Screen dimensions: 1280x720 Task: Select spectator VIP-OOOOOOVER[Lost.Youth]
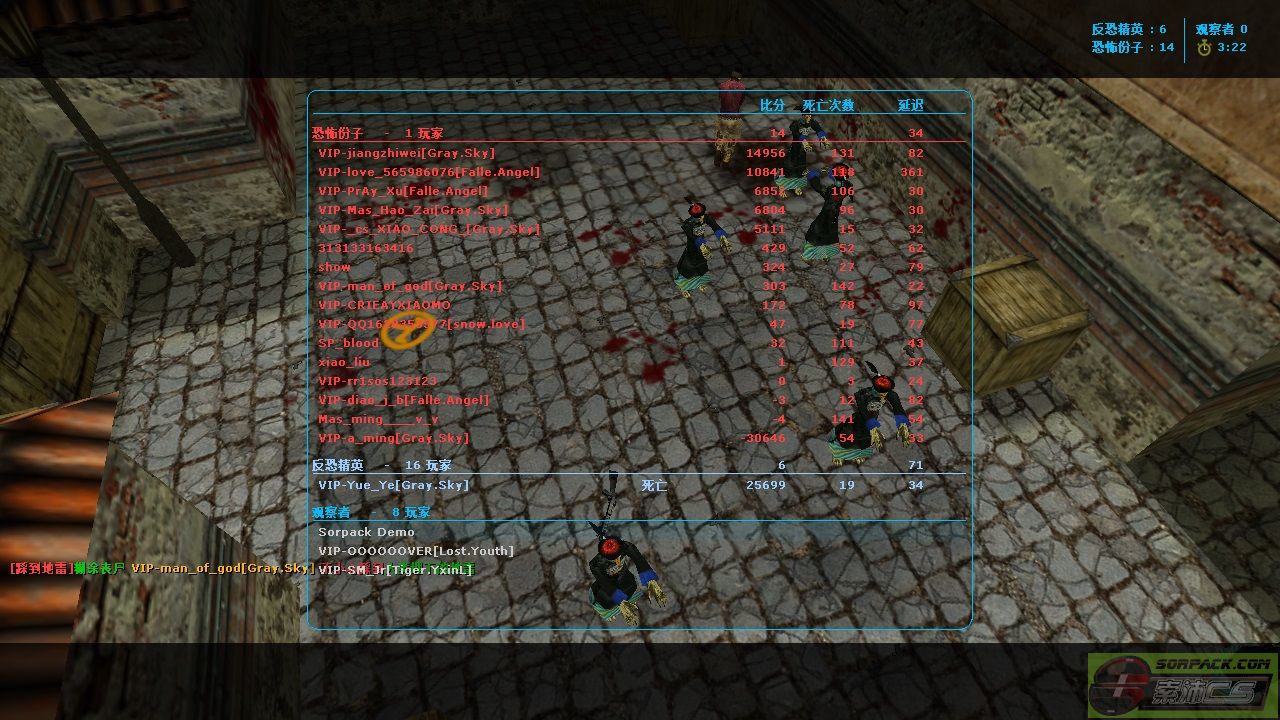[x=416, y=551]
